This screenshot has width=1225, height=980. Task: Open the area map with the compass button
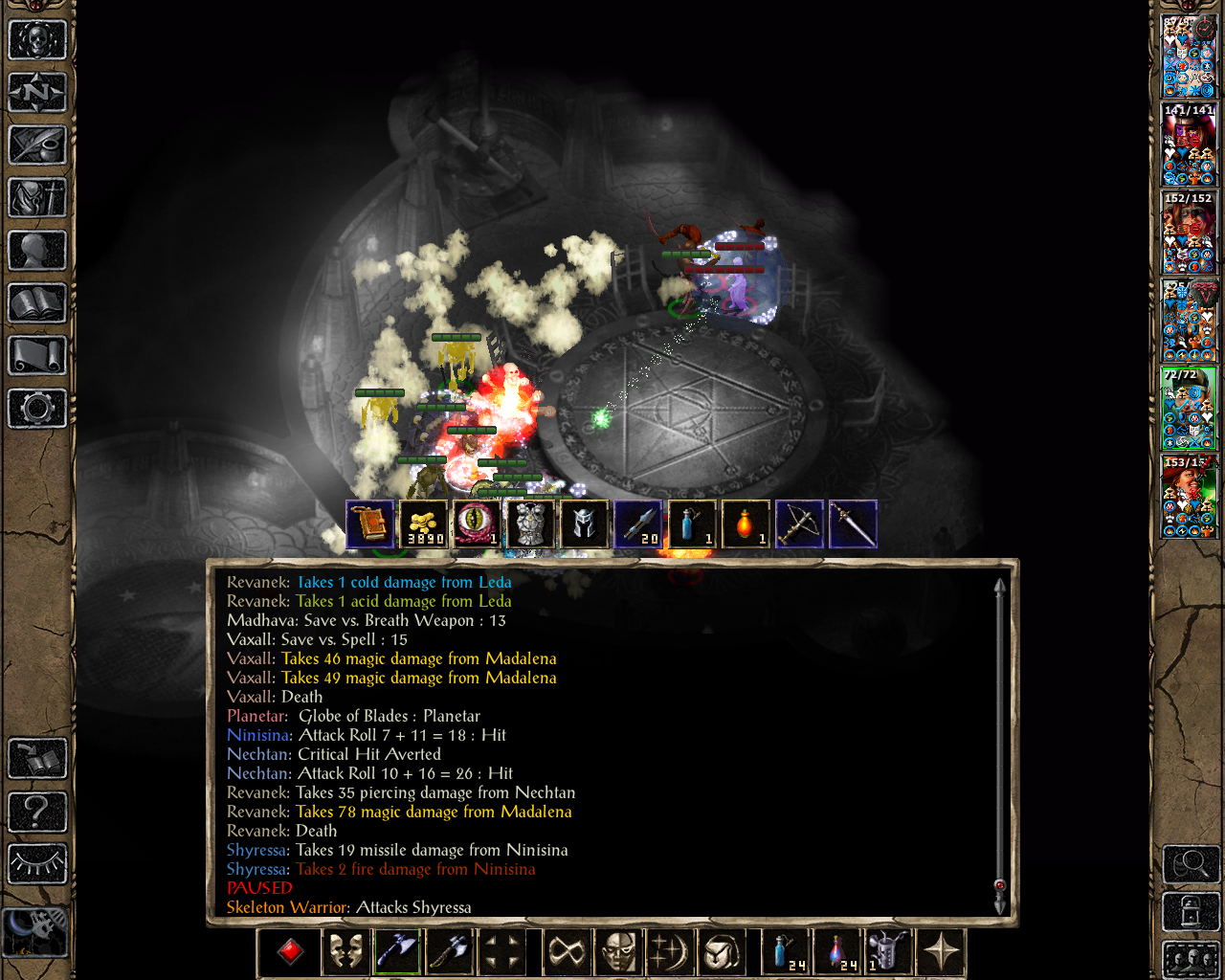coord(36,93)
